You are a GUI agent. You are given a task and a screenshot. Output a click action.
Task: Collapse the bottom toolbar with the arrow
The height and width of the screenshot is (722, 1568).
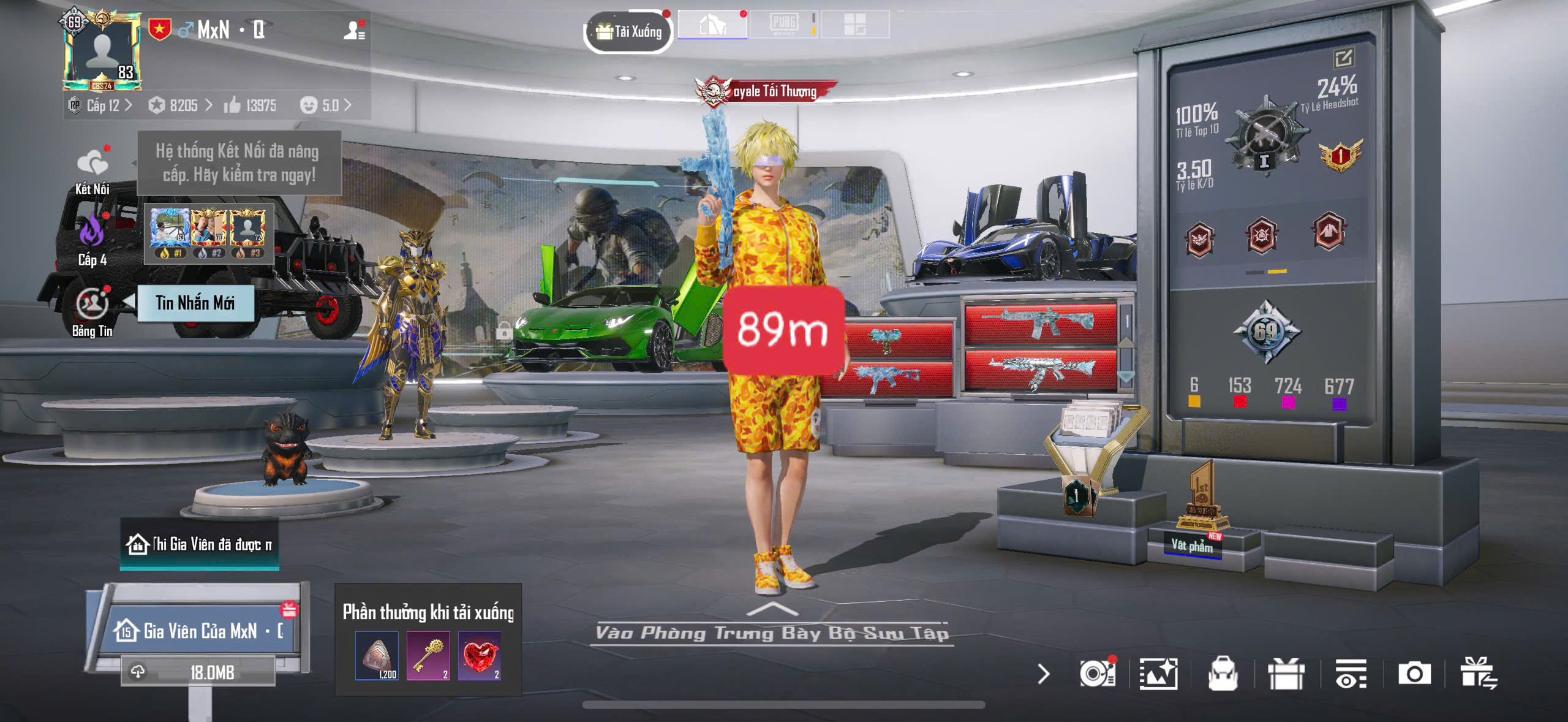[x=1044, y=674]
